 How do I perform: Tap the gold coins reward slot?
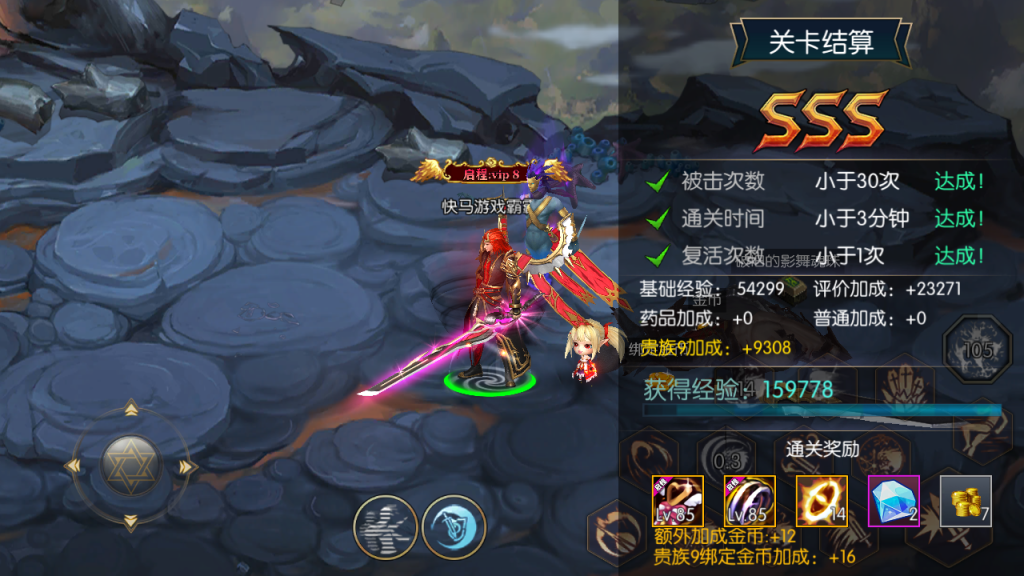[965, 501]
